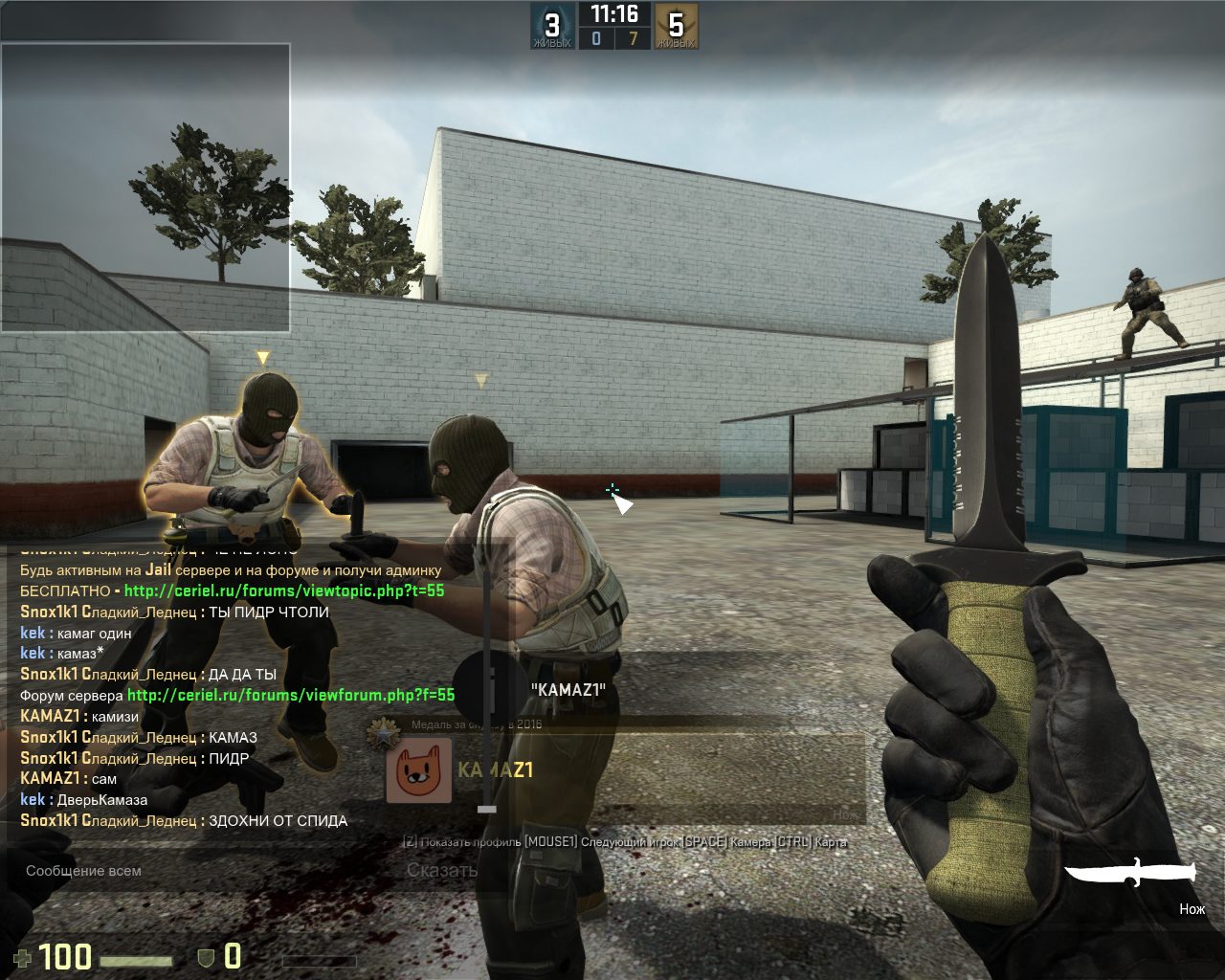Image resolution: width=1225 pixels, height=980 pixels.
Task: Open the ceriel.ru viewtopic link in chat
Action: [x=284, y=591]
